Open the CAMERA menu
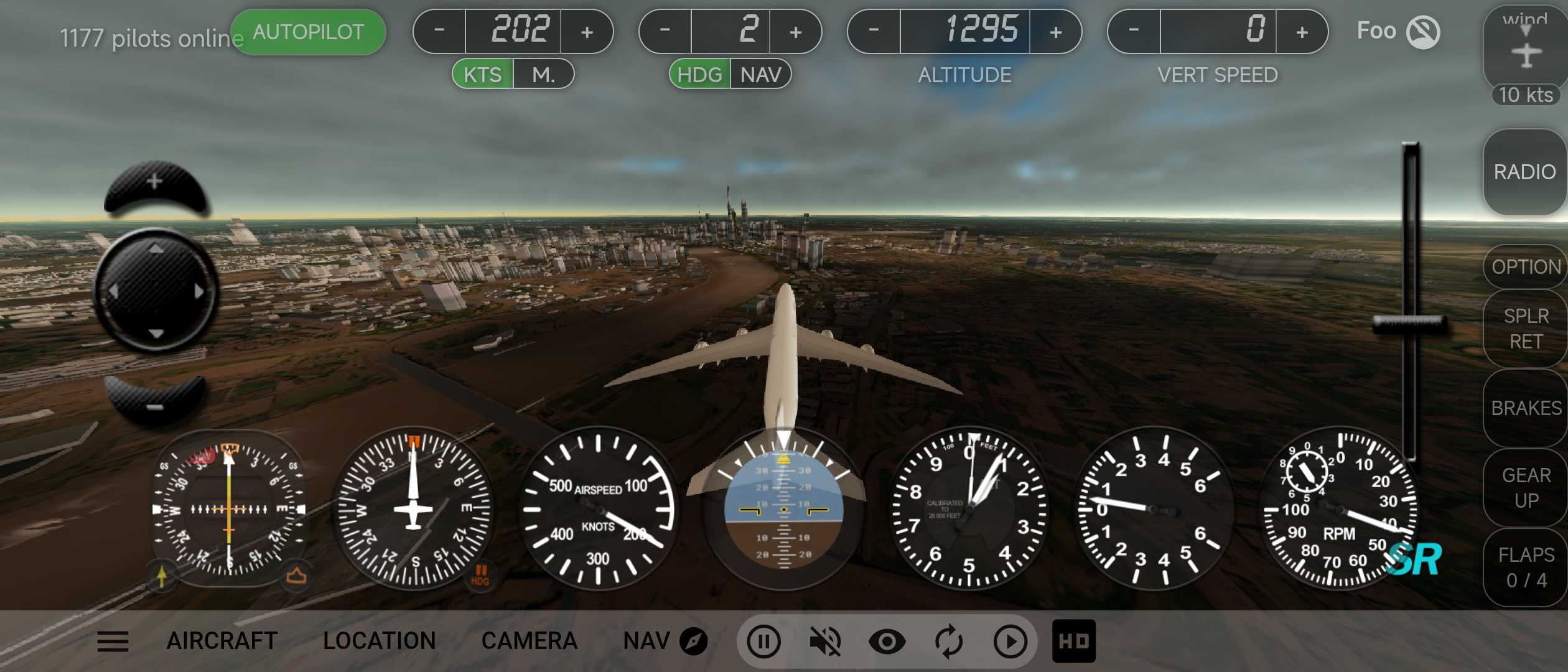The image size is (1568, 672). [530, 641]
